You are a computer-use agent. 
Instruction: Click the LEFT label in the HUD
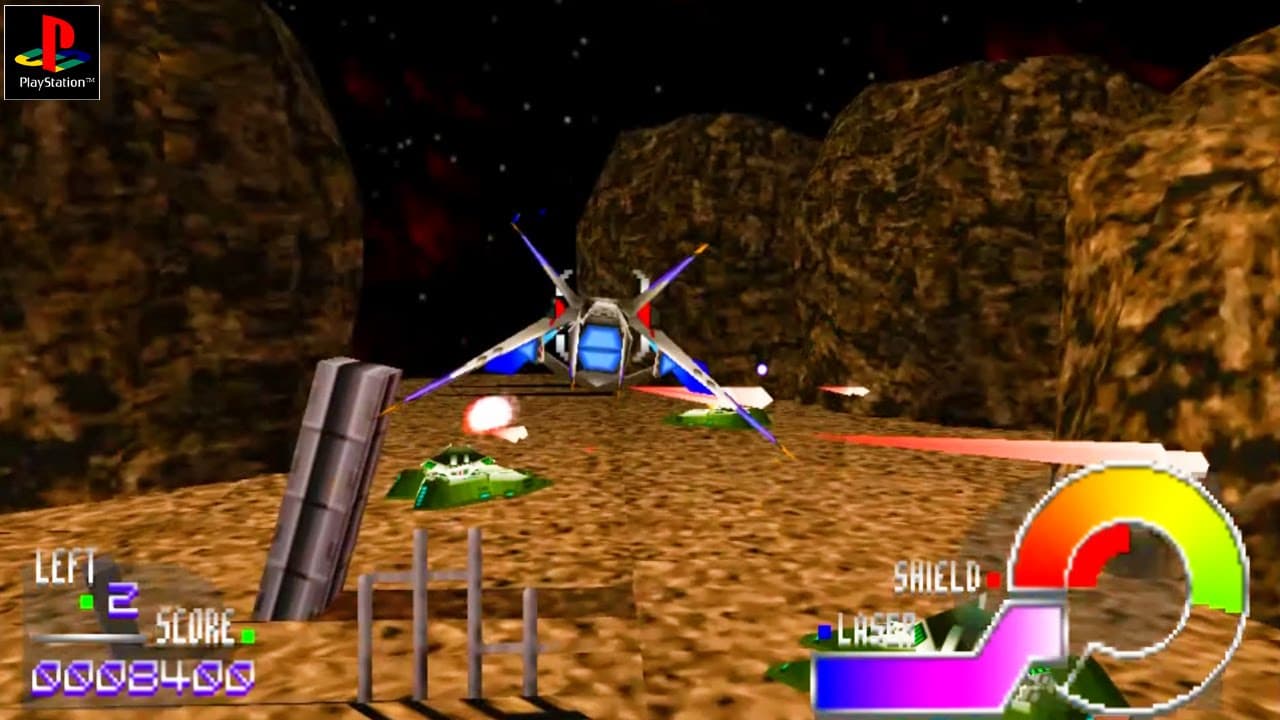65,566
